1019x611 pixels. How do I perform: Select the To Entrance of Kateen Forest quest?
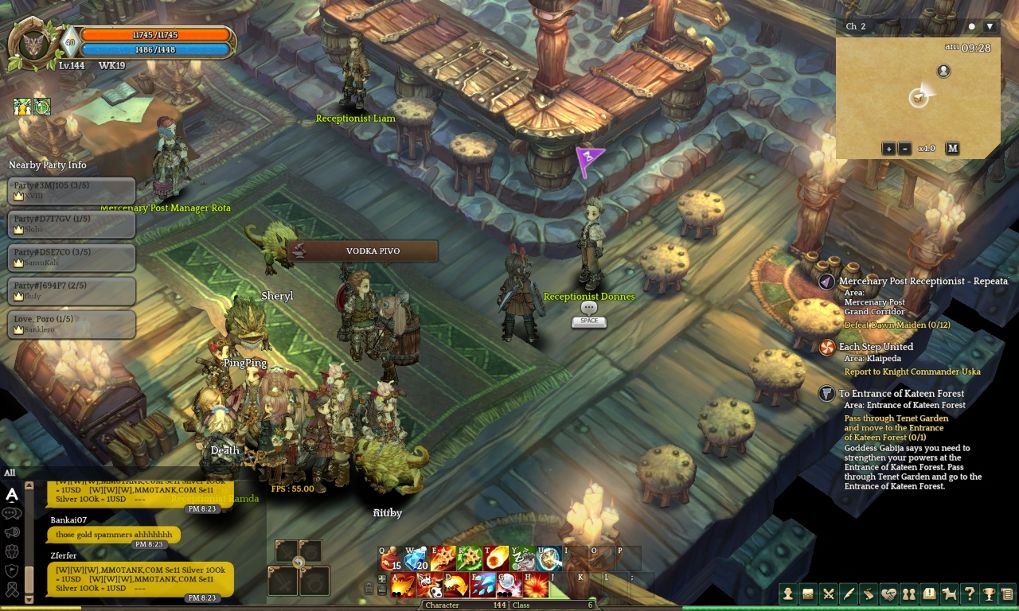click(901, 394)
